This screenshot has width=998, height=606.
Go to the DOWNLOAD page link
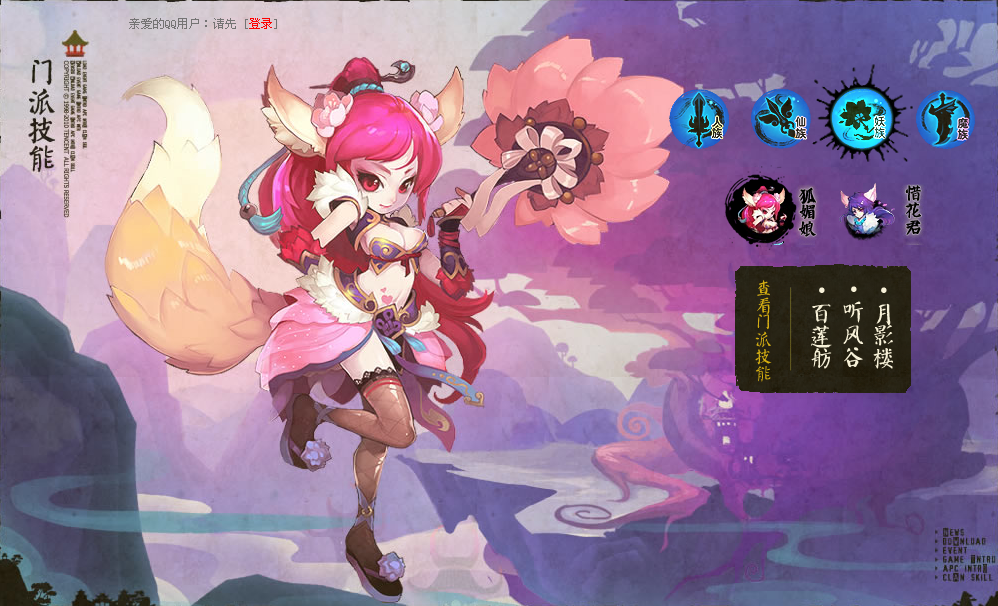pyautogui.click(x=963, y=541)
